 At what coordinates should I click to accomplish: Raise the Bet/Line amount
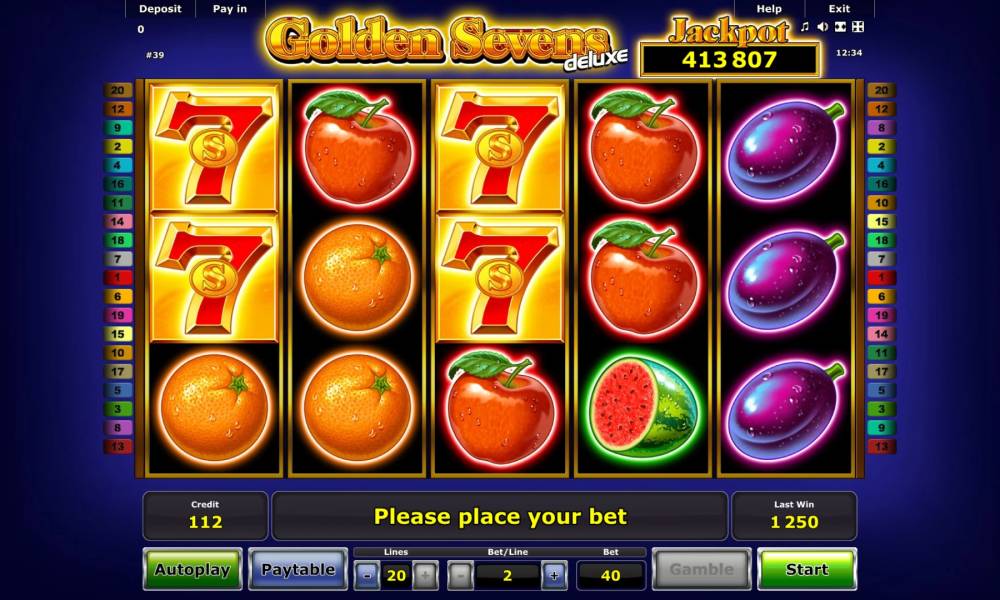tap(553, 575)
